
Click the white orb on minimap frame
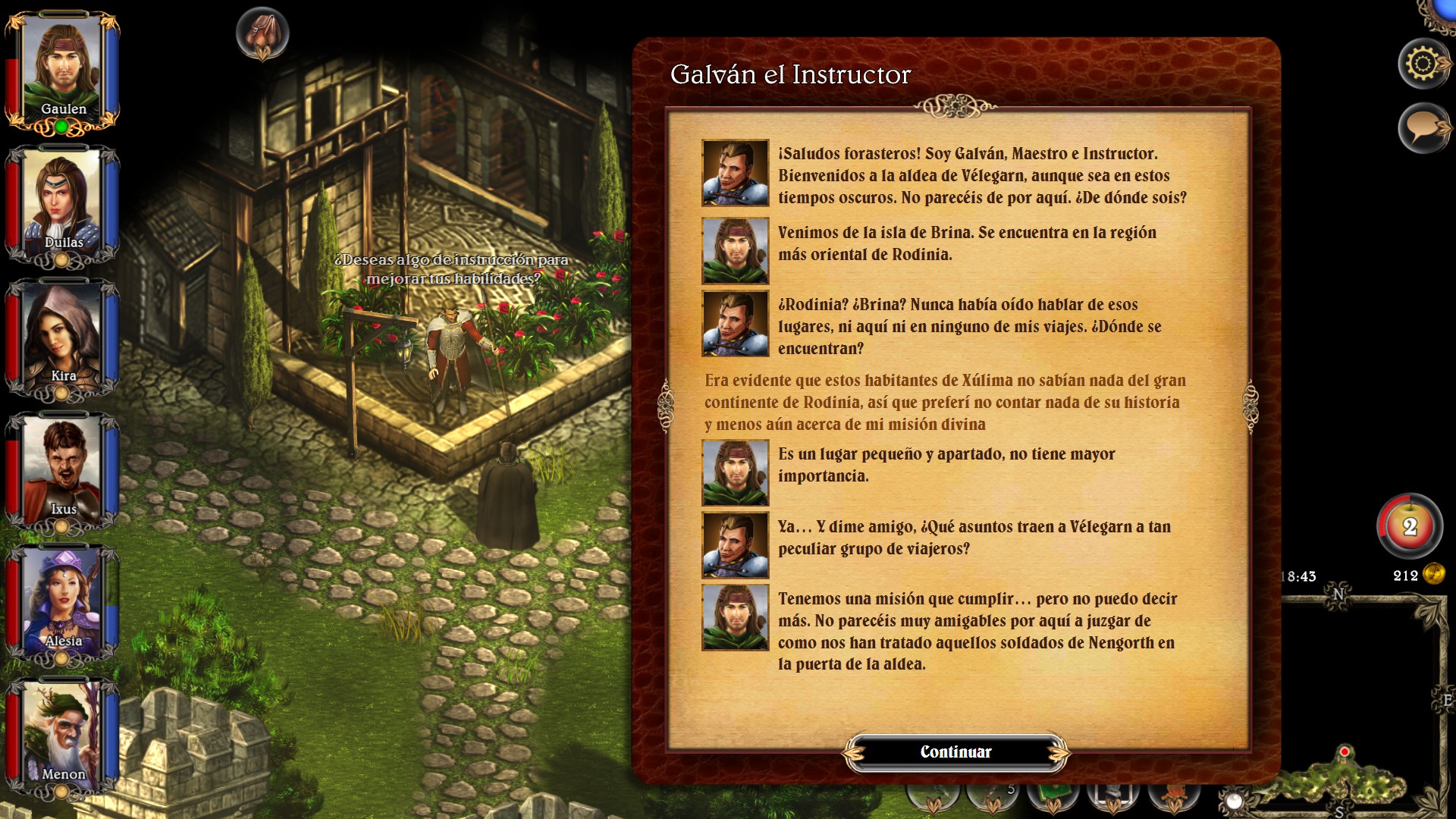1234,802
